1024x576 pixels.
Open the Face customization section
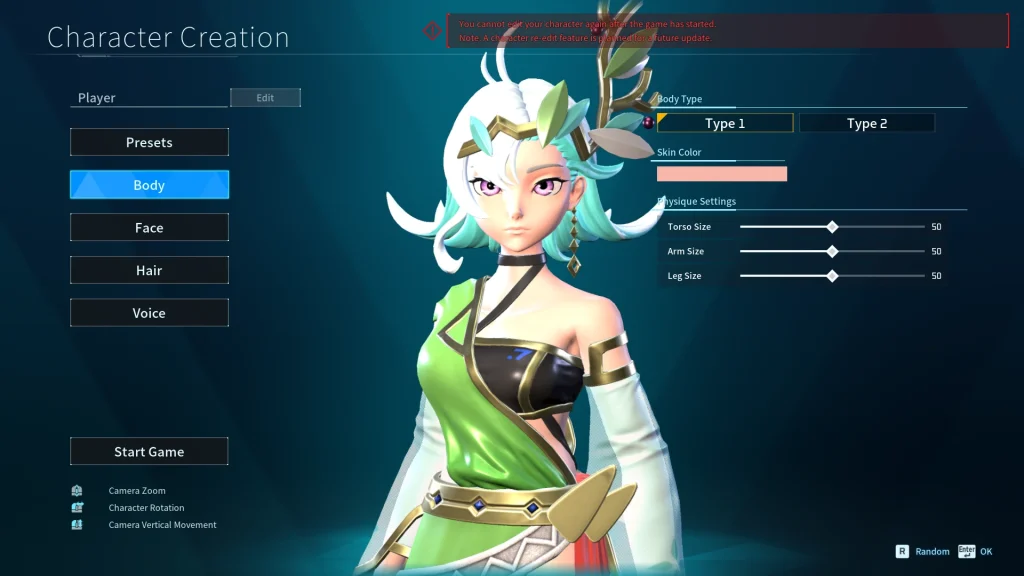click(x=149, y=228)
